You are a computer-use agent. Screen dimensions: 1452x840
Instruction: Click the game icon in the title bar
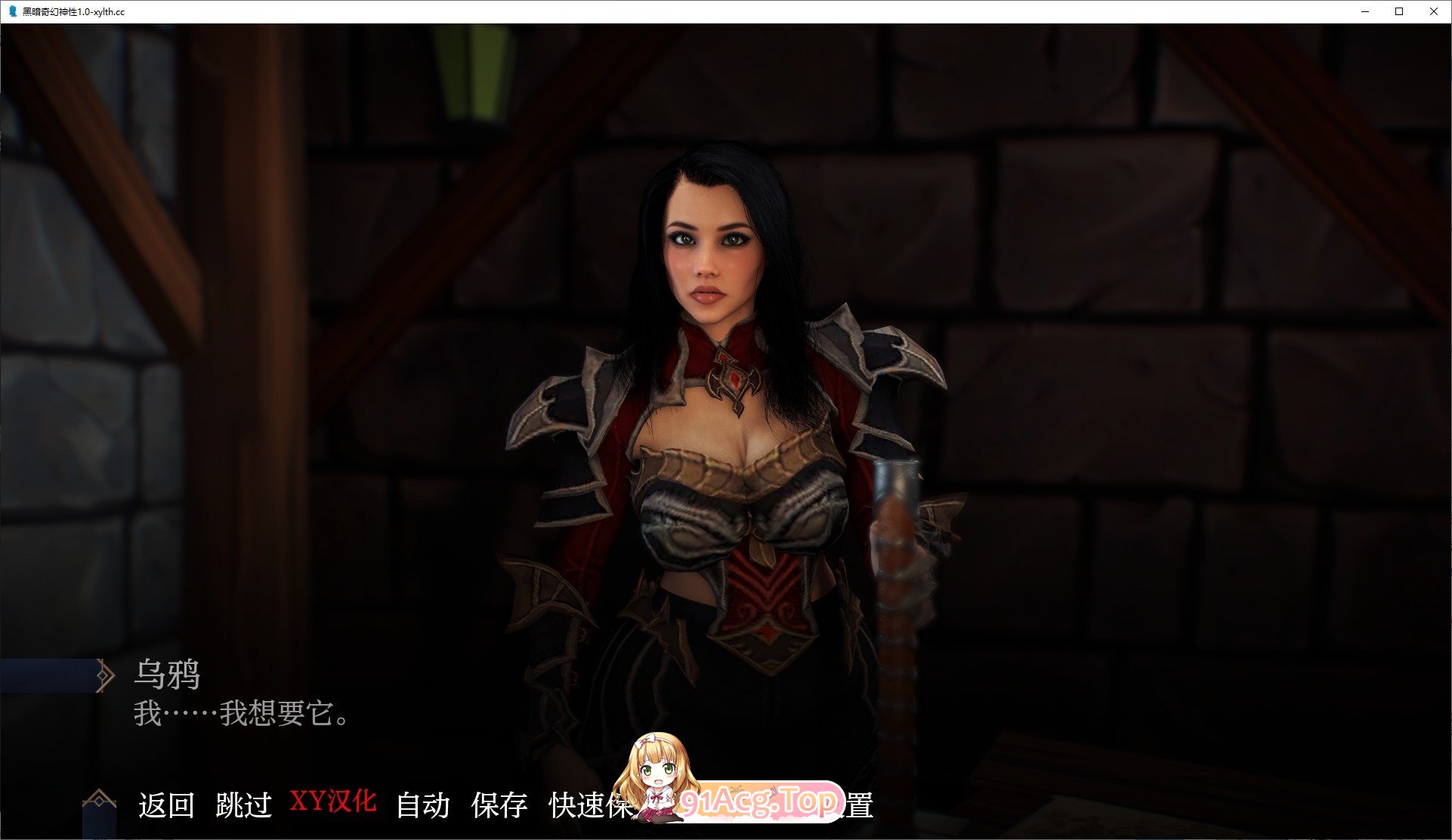(11, 11)
